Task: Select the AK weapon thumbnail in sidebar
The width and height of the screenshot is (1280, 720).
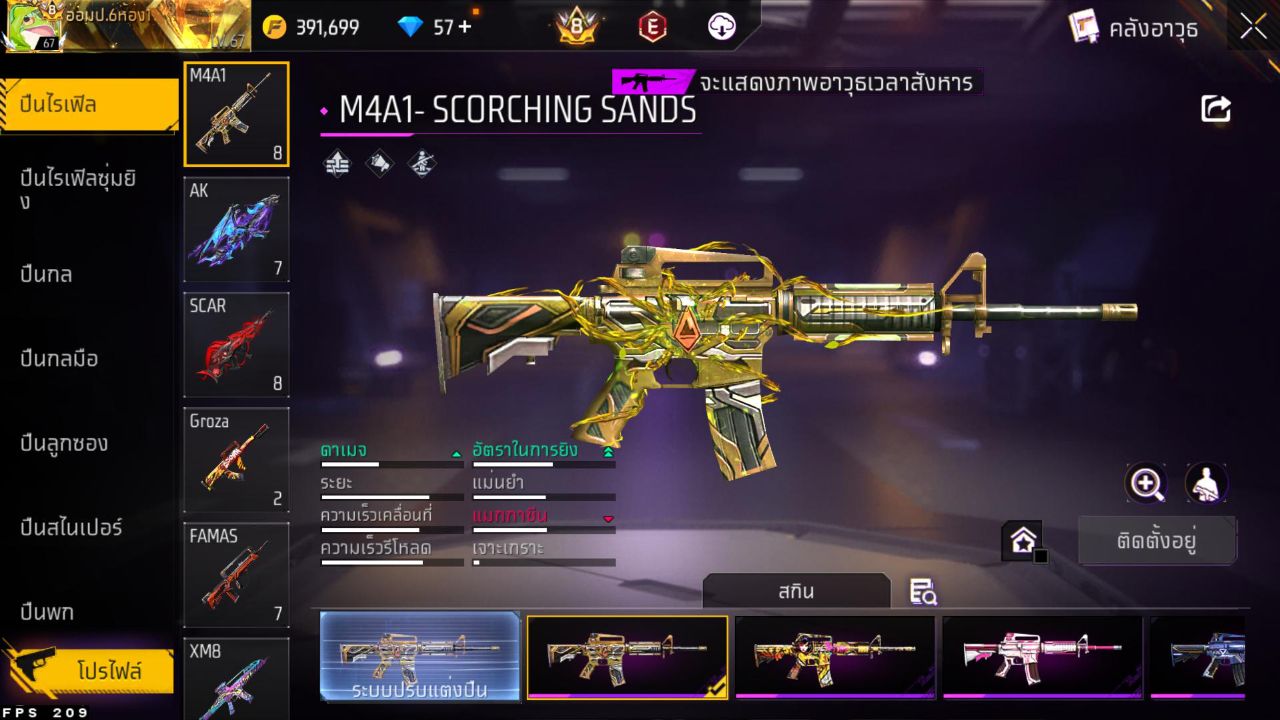Action: (236, 229)
